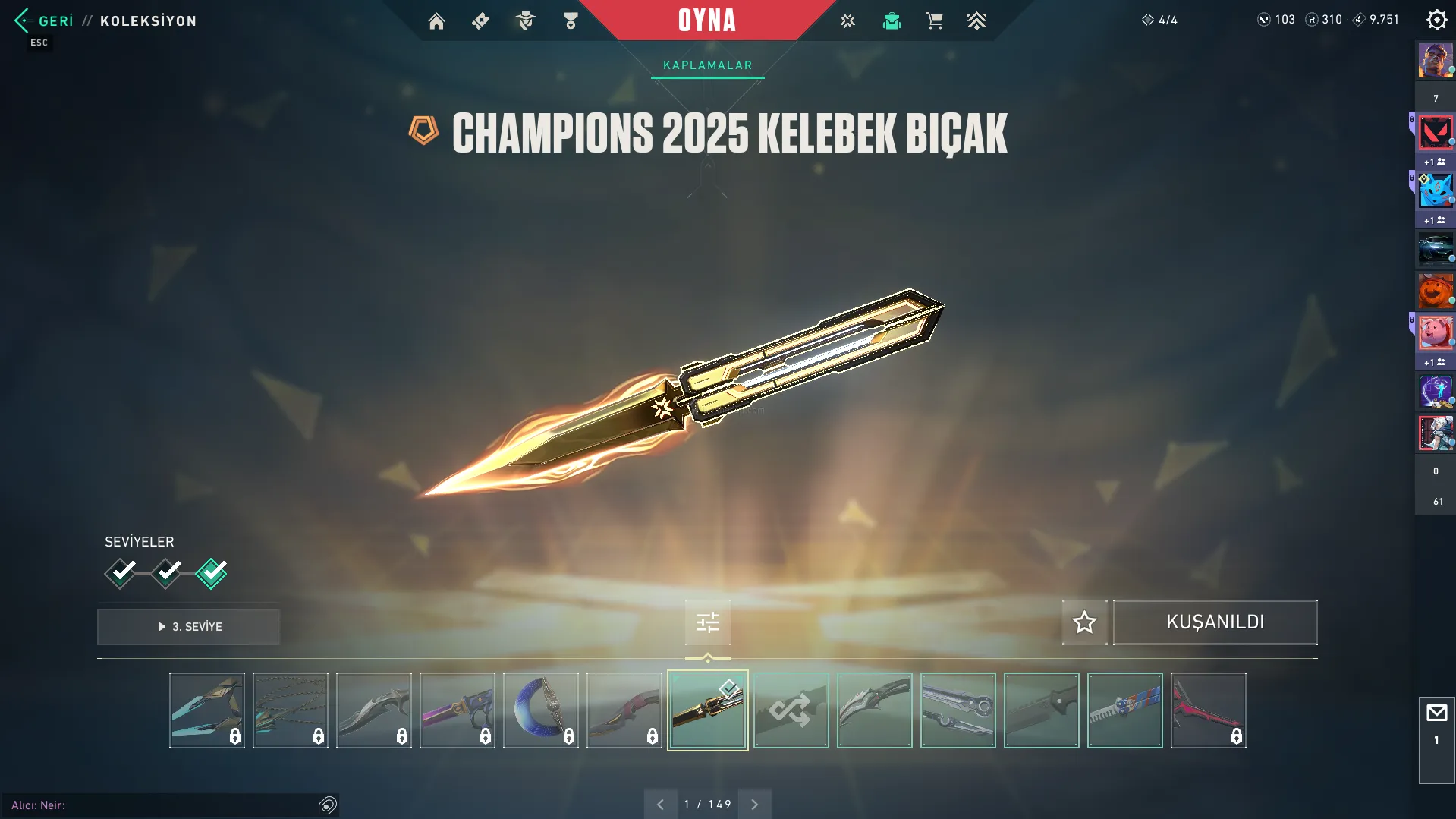Open the variant sliders filter button
The image size is (1456, 819).
click(x=707, y=622)
